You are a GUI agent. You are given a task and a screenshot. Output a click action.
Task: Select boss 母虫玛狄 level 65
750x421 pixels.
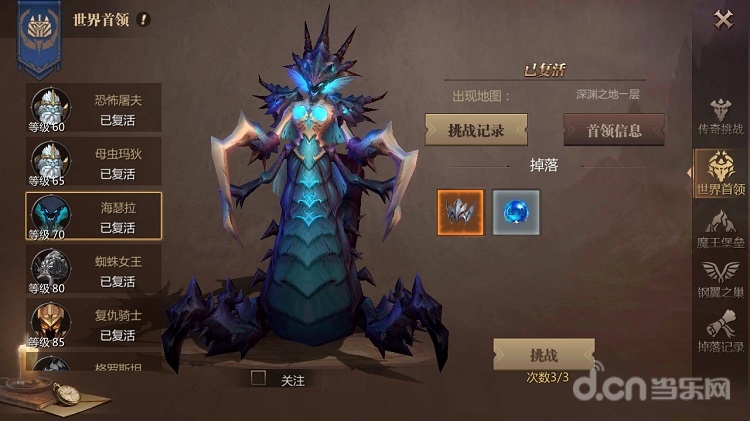pos(93,164)
